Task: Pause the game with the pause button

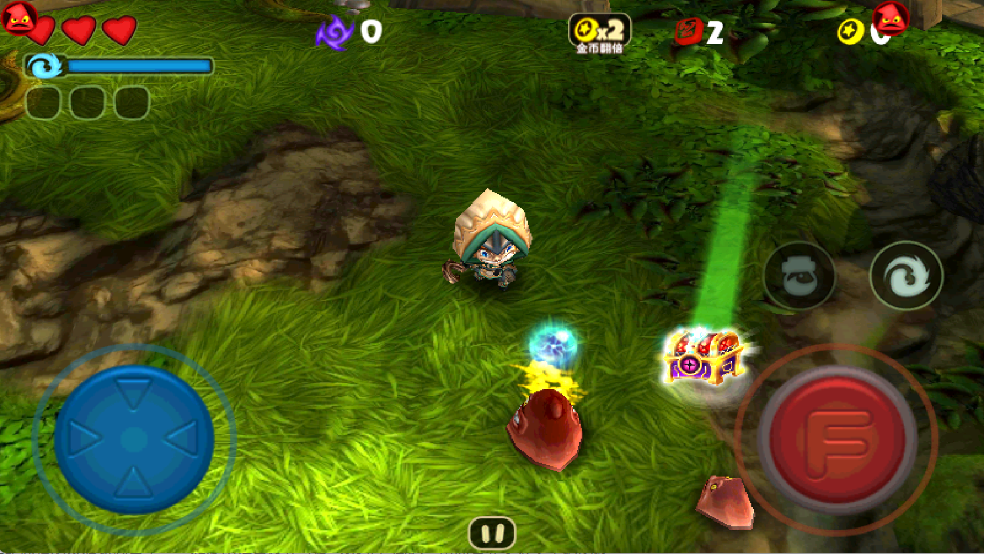Action: (x=491, y=534)
